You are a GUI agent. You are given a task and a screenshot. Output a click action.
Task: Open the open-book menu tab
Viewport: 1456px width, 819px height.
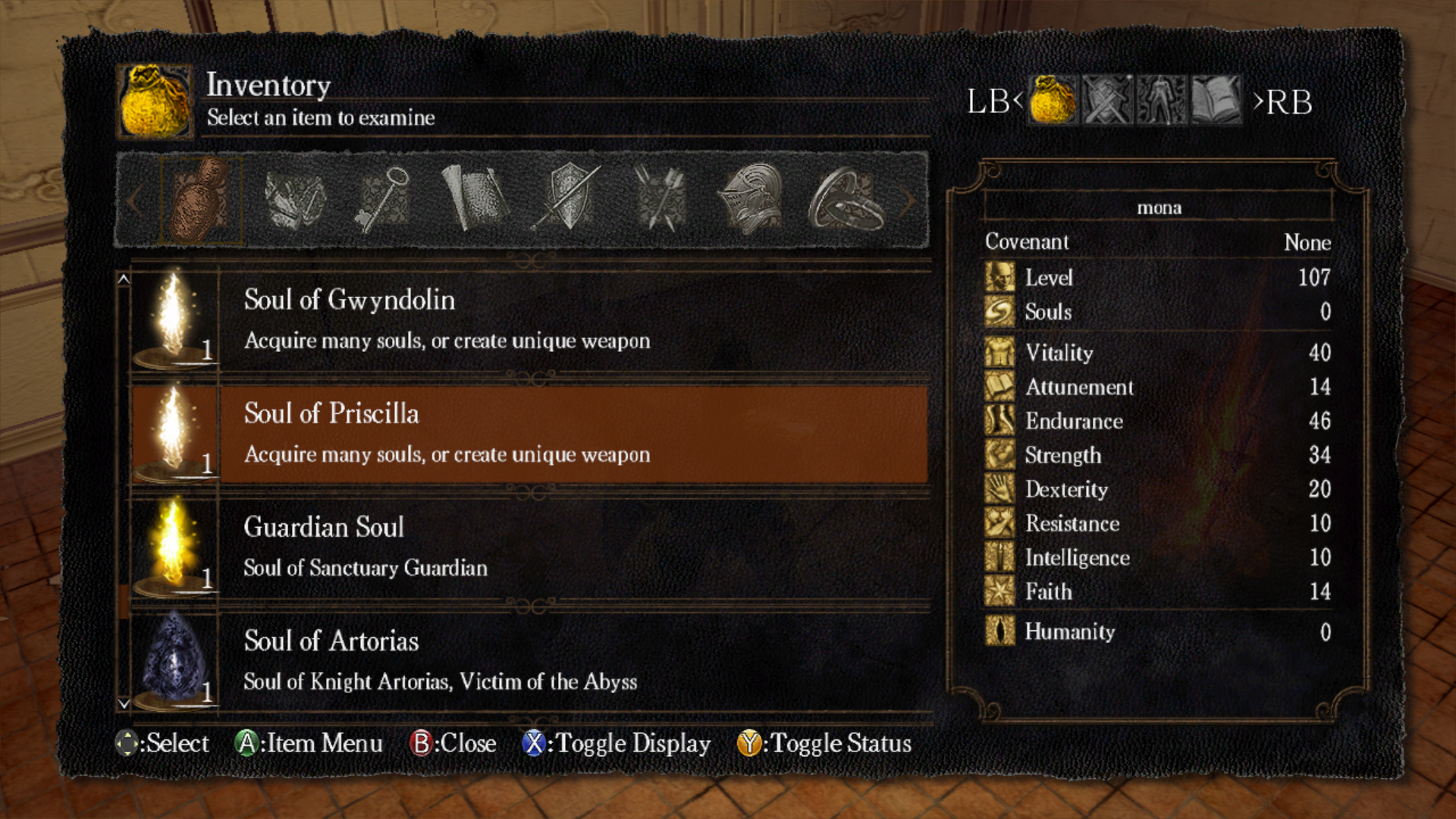pyautogui.click(x=1216, y=100)
